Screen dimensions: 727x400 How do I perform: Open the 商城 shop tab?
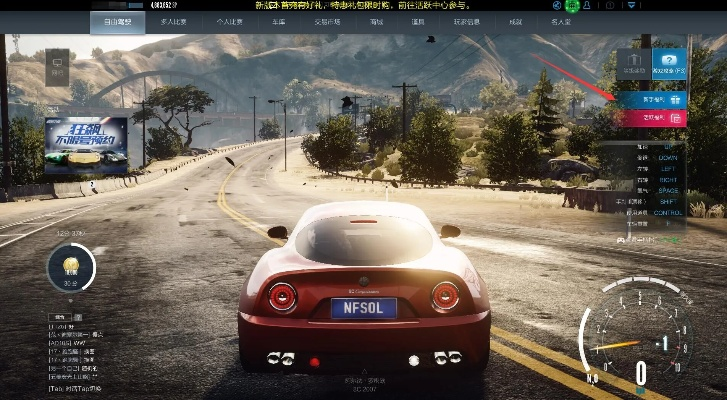point(376,21)
